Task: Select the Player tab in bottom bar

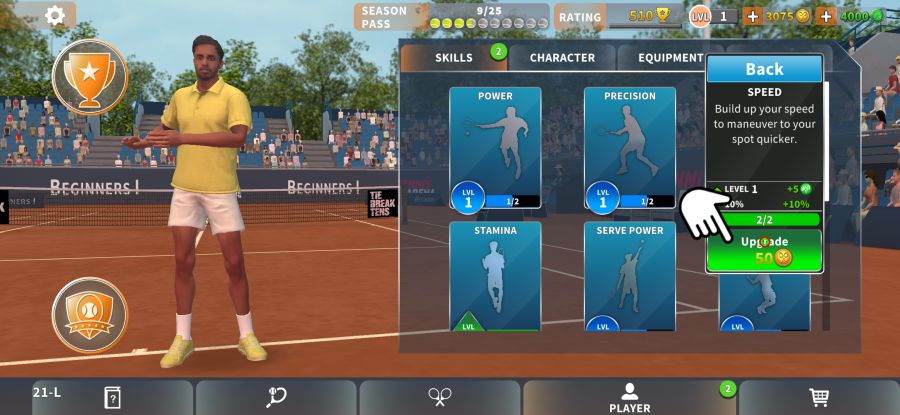Action: 629,397
